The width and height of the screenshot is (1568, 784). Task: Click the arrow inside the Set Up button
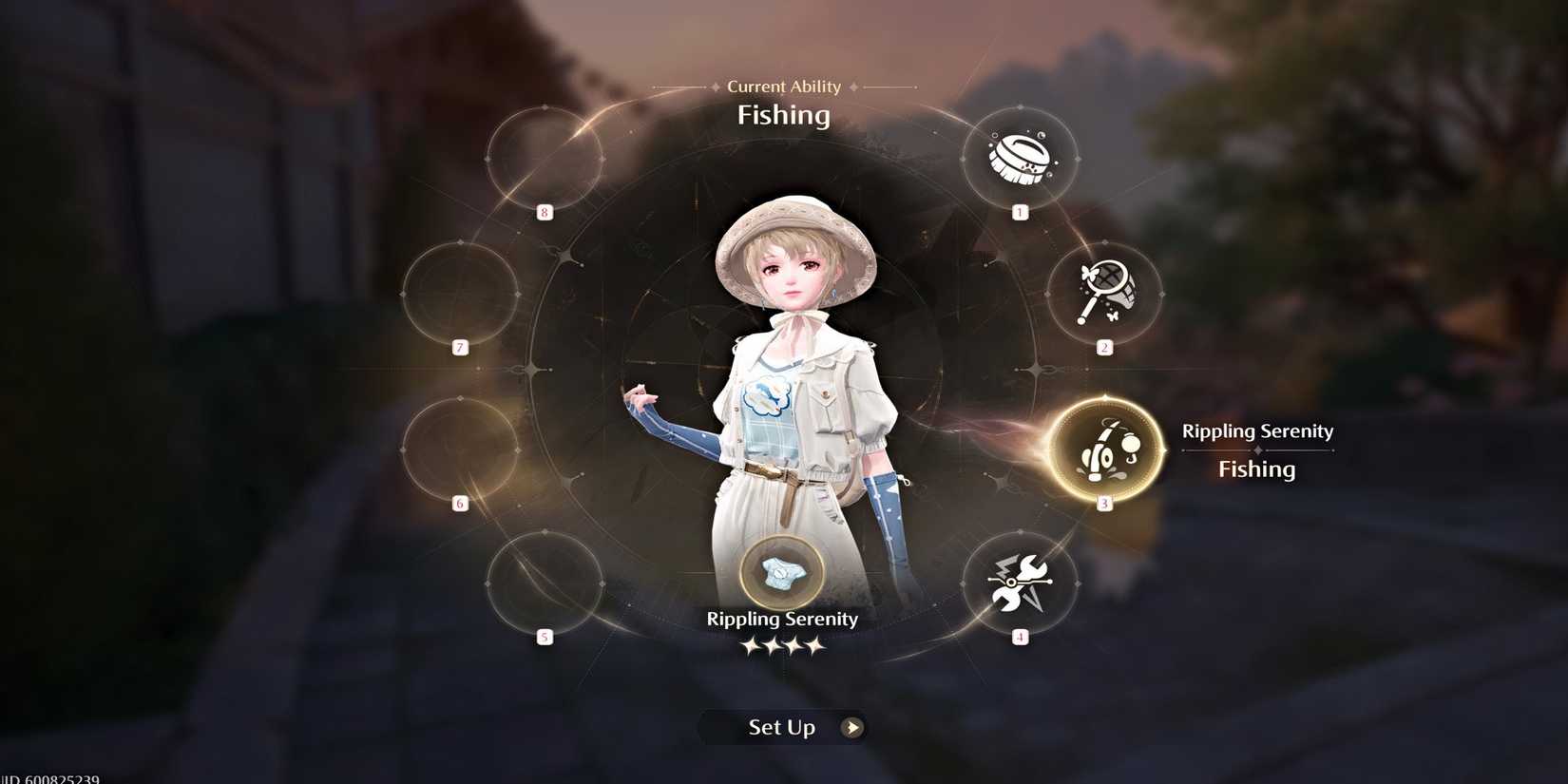pos(853,728)
